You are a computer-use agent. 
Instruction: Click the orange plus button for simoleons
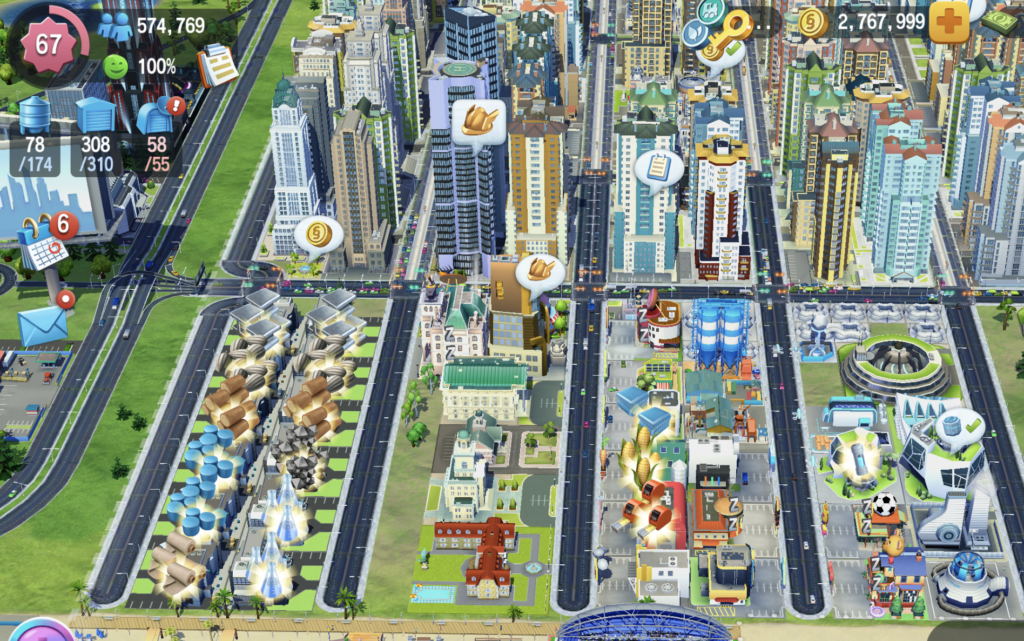tap(948, 22)
